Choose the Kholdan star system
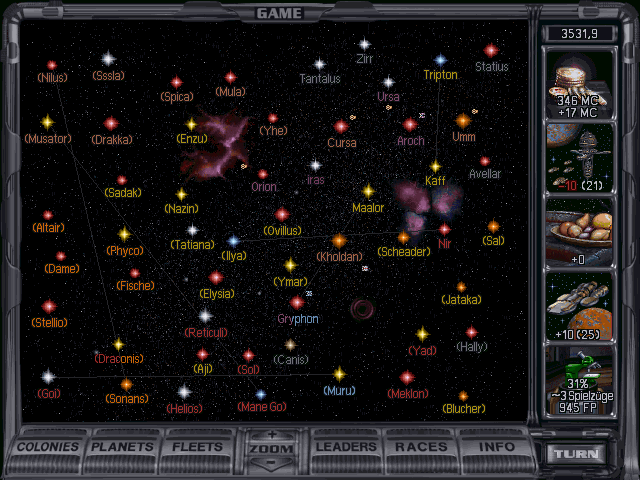Image resolution: width=640 pixels, height=480 pixels. [x=338, y=241]
